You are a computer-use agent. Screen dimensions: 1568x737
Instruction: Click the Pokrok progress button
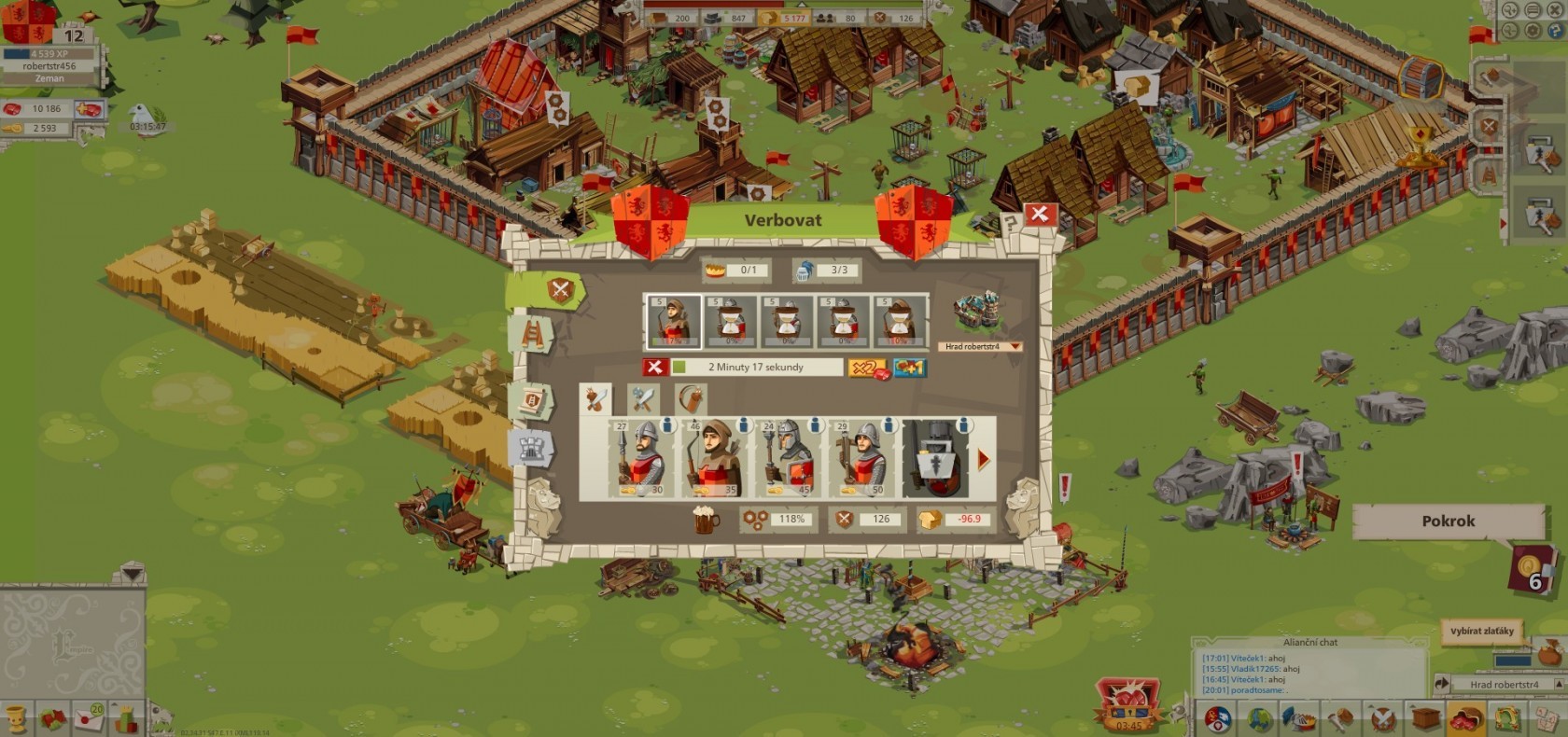[x=1448, y=521]
